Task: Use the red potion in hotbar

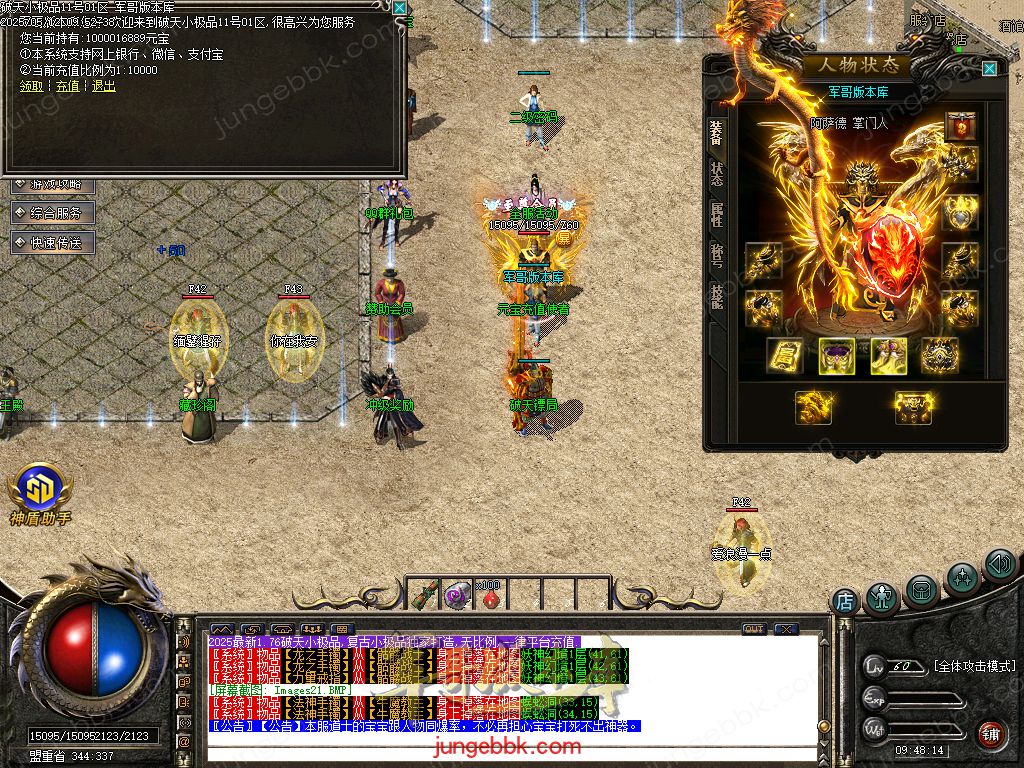Action: click(x=489, y=596)
